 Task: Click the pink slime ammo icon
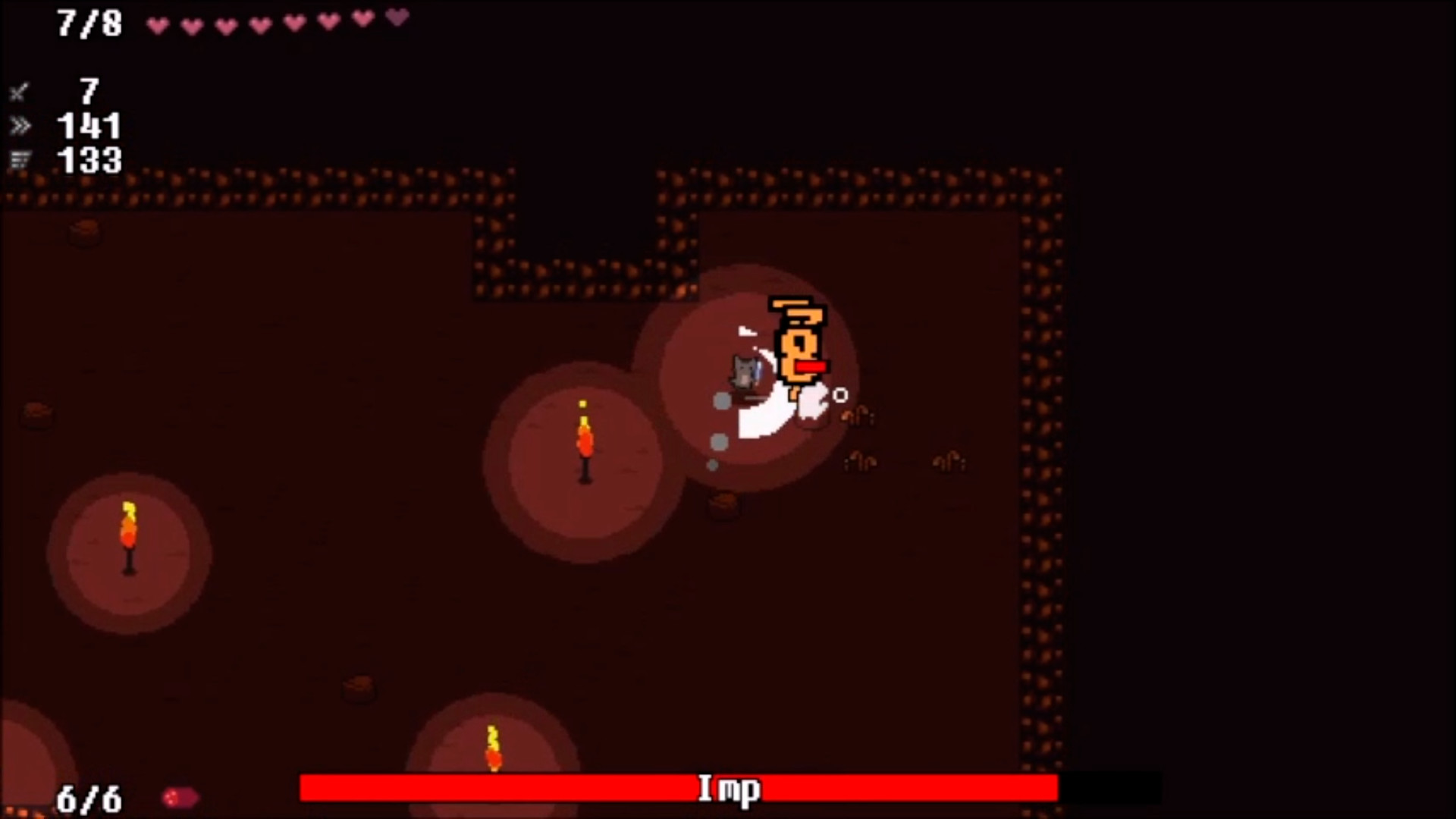180,795
